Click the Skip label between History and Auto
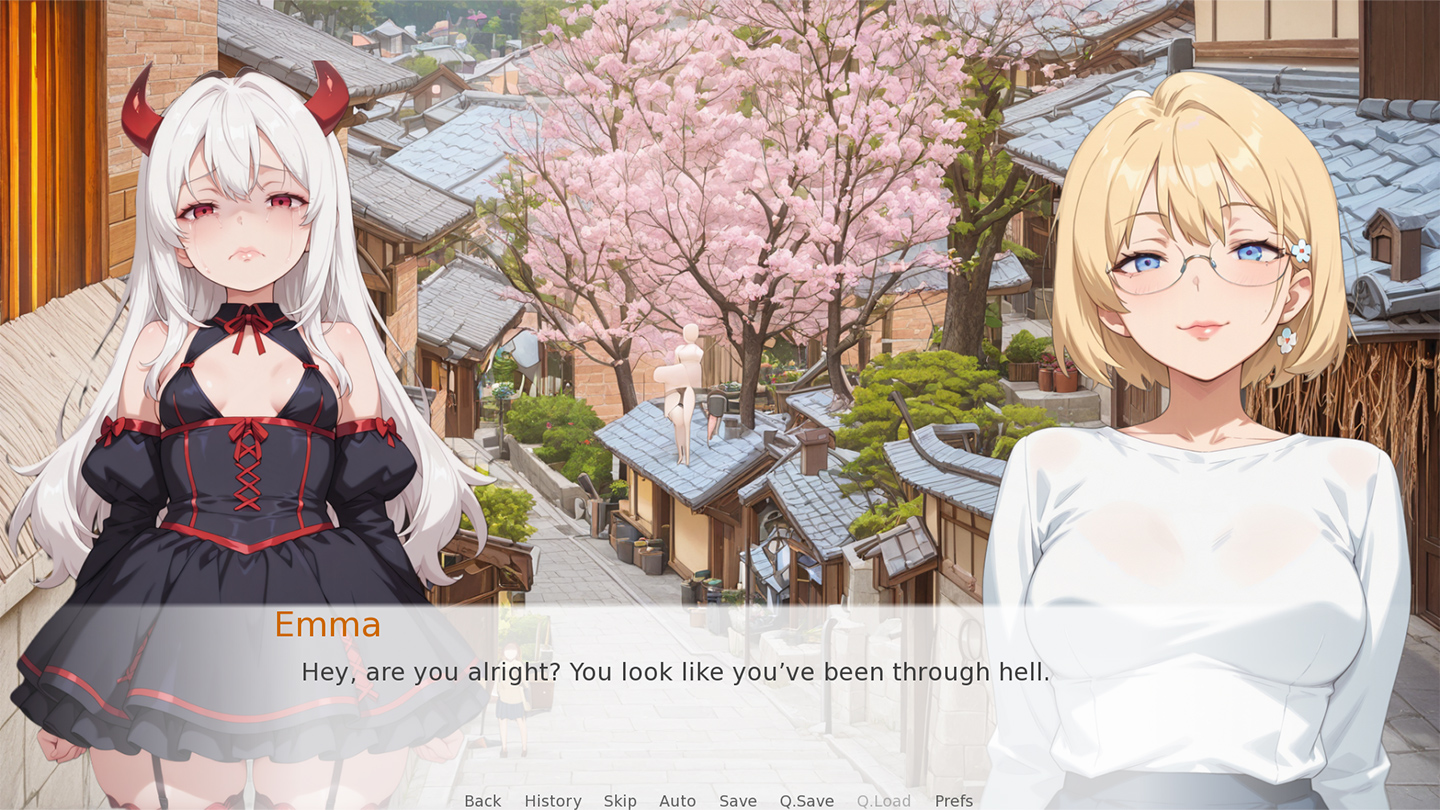The image size is (1440, 810). point(620,800)
